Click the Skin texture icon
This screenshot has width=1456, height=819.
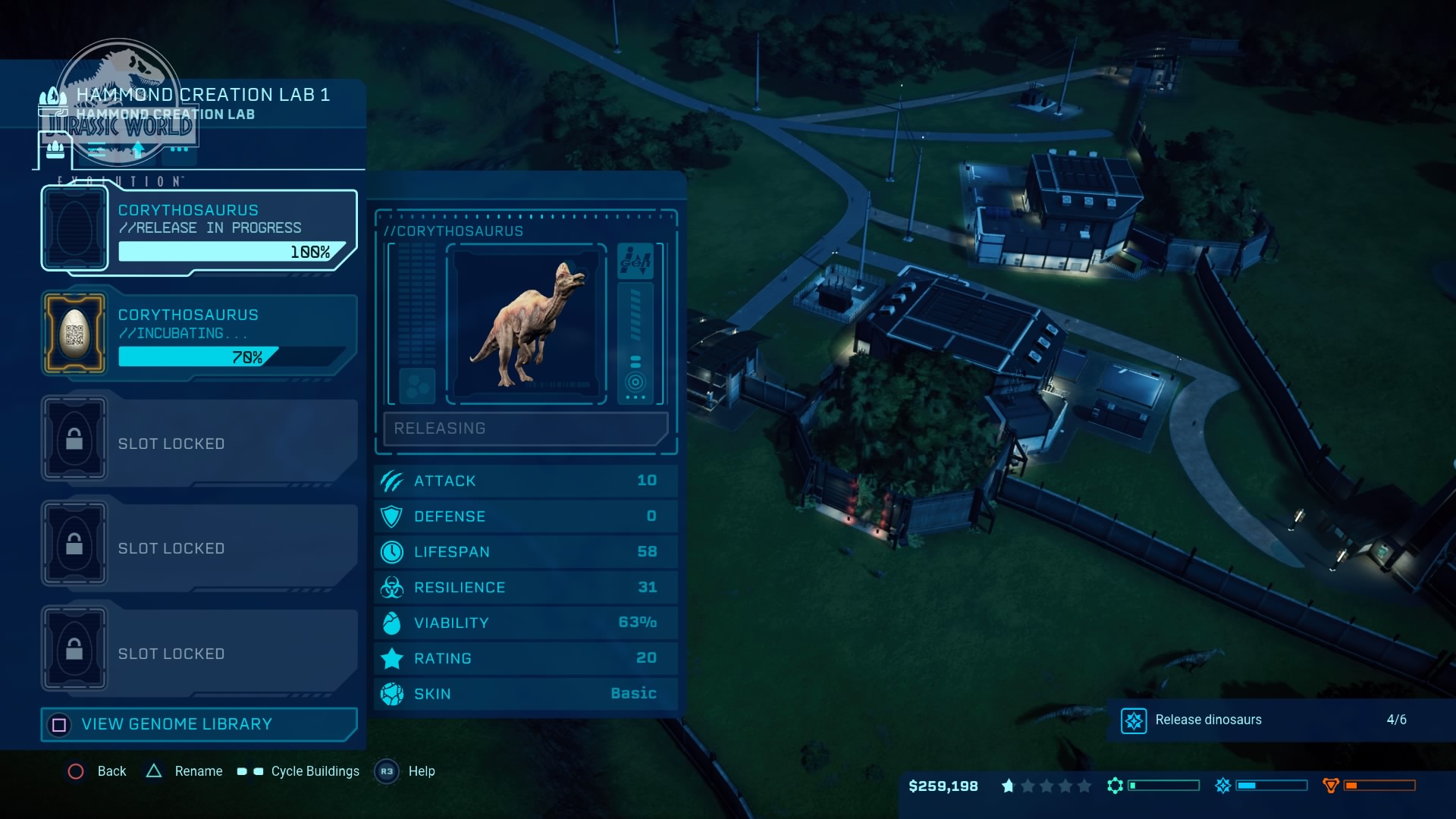tap(391, 693)
